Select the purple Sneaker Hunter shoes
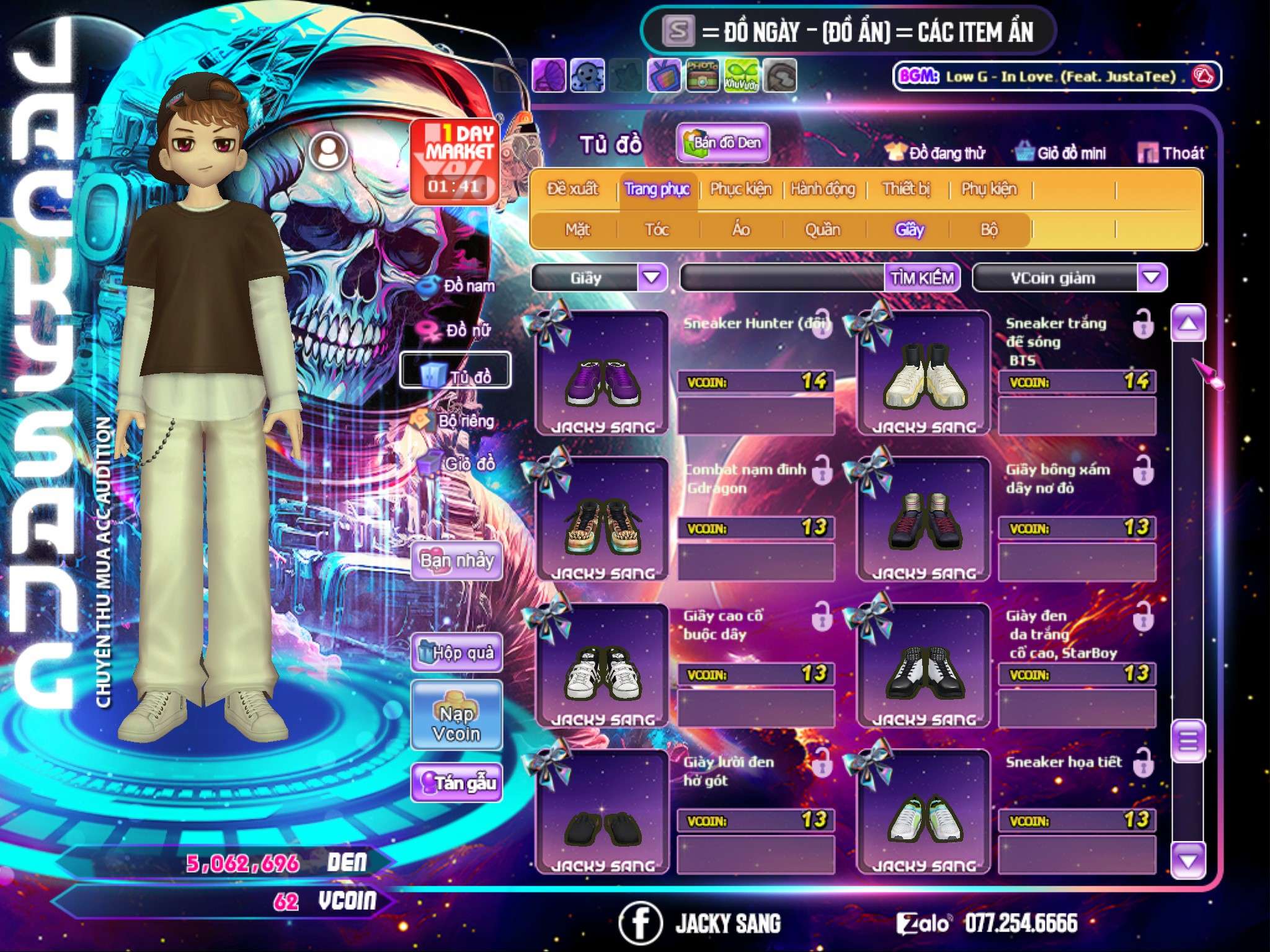This screenshot has width=1270, height=952. [x=602, y=379]
